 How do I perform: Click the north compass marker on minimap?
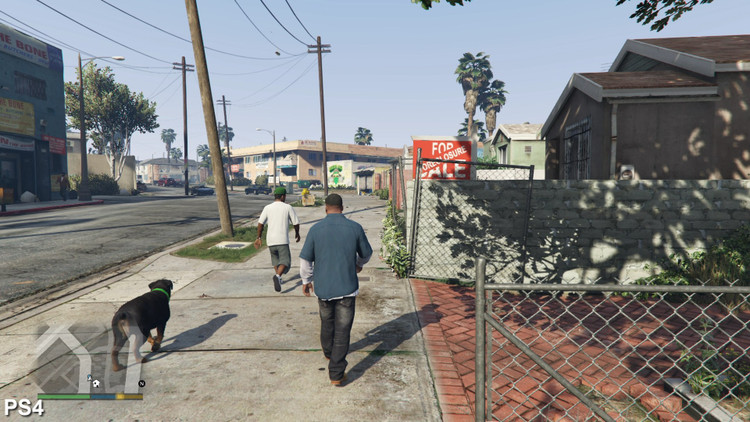(141, 383)
